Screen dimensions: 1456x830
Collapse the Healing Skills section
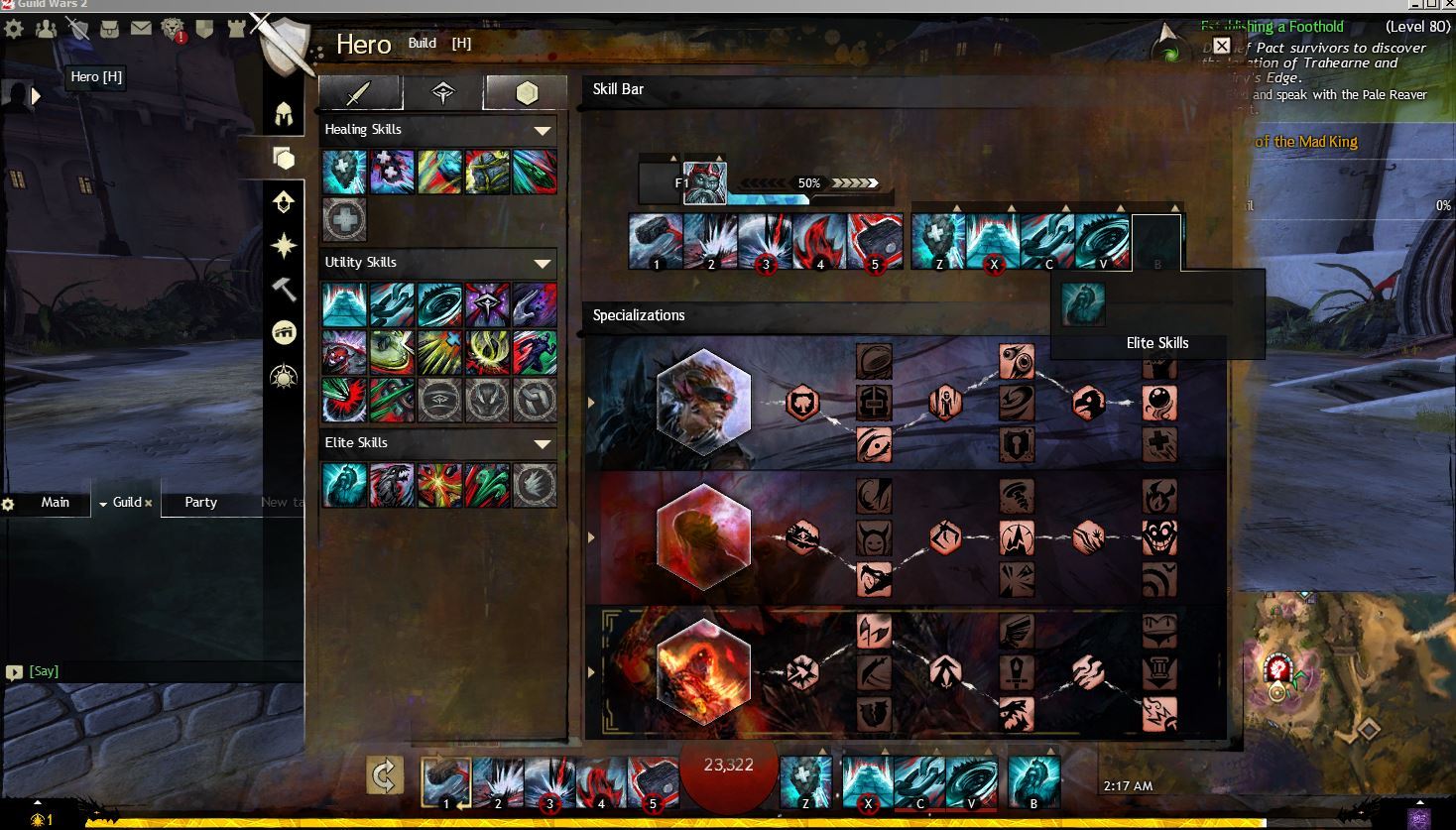[542, 130]
